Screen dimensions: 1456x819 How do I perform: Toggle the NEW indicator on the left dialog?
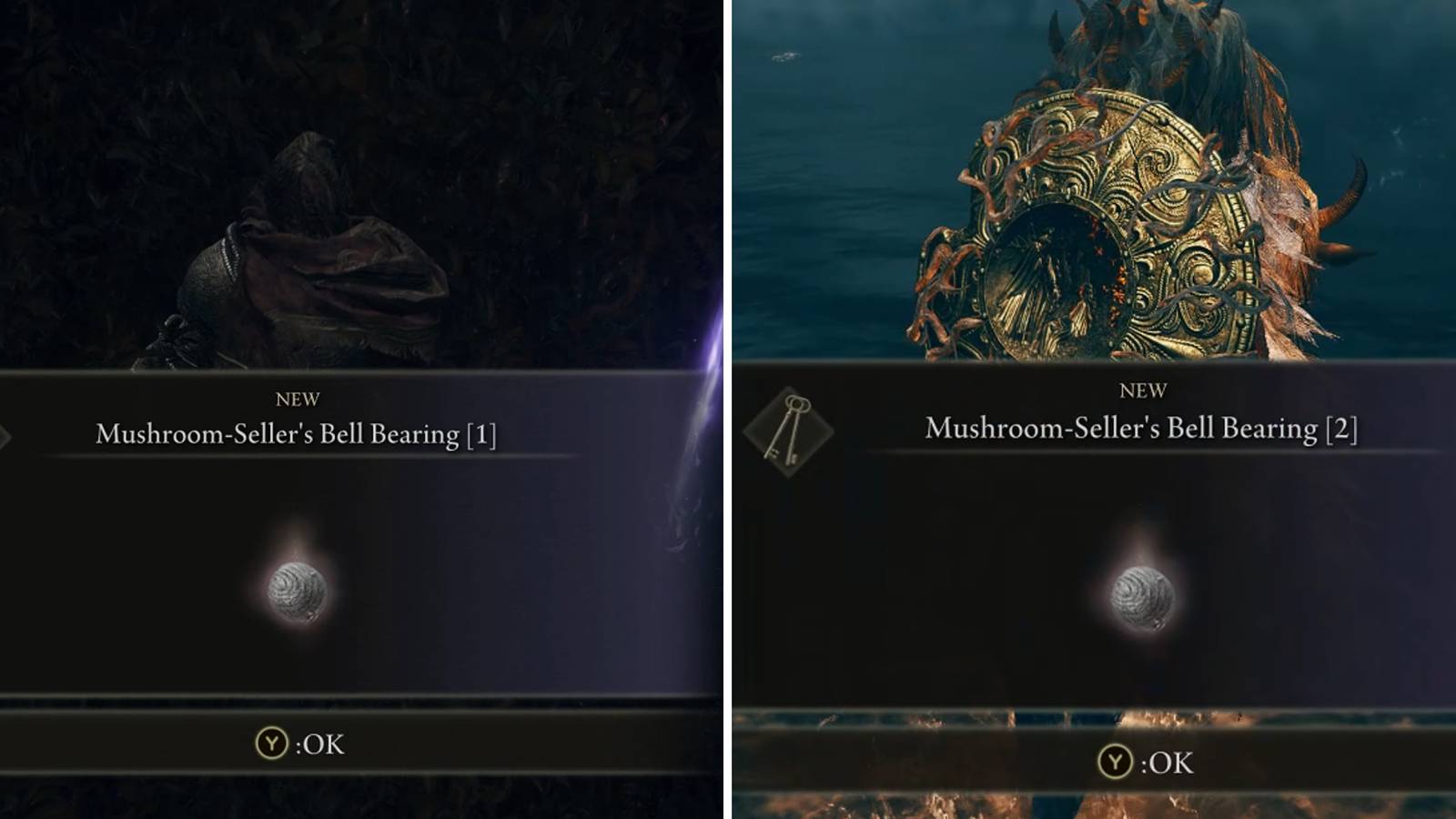(x=298, y=397)
